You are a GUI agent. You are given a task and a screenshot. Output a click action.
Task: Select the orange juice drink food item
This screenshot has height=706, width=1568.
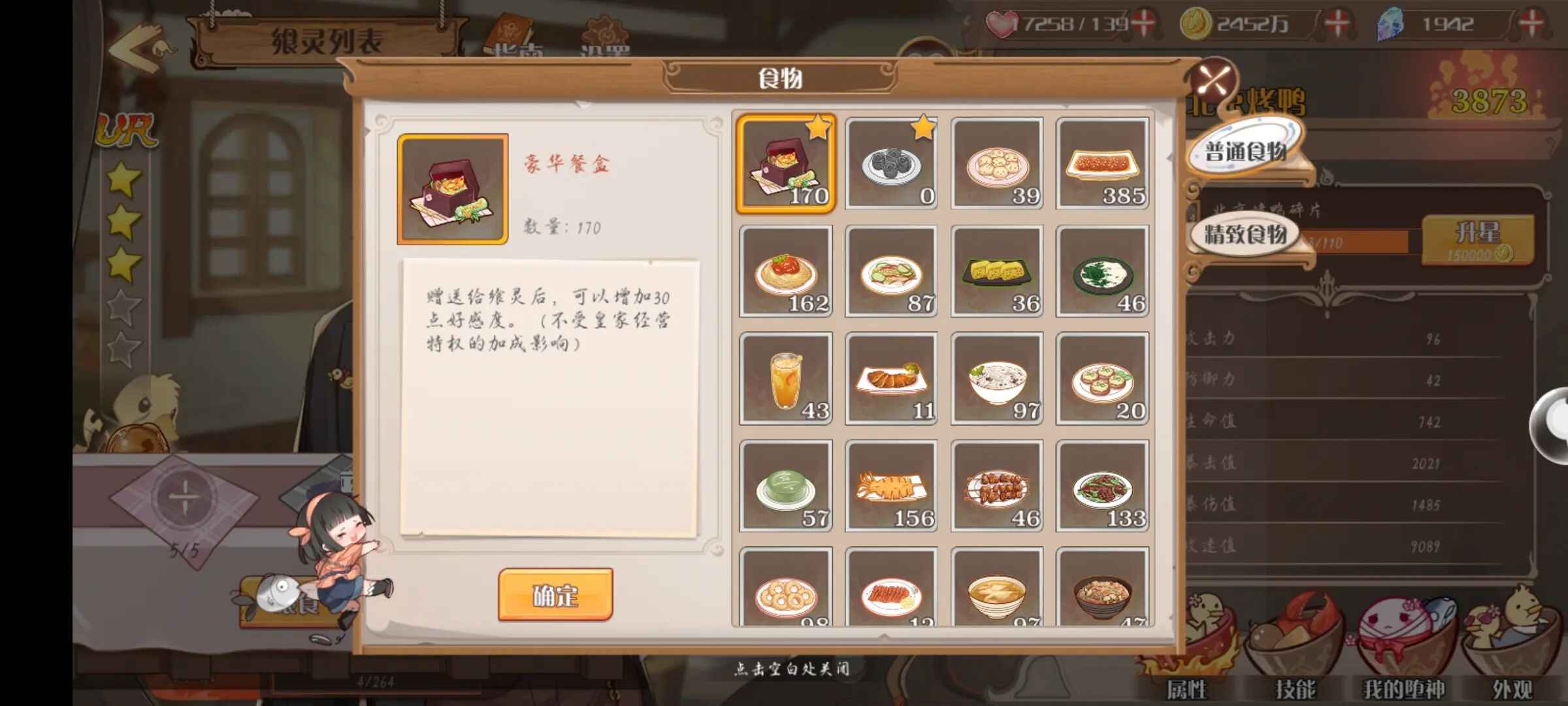[x=785, y=377]
